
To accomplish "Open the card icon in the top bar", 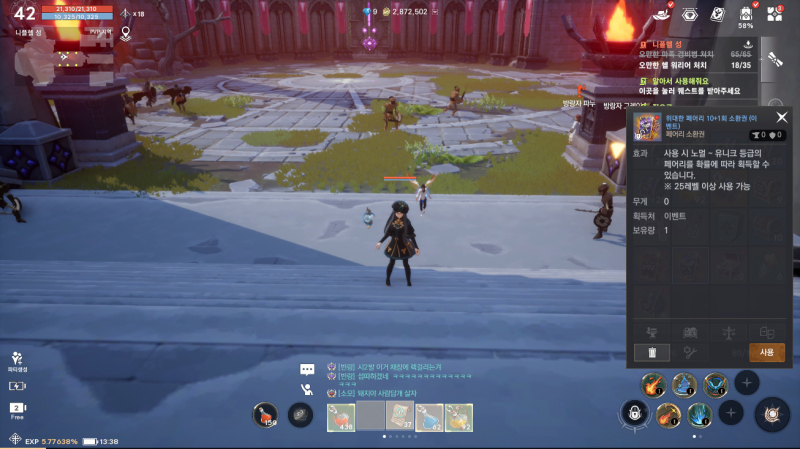I will coord(716,14).
